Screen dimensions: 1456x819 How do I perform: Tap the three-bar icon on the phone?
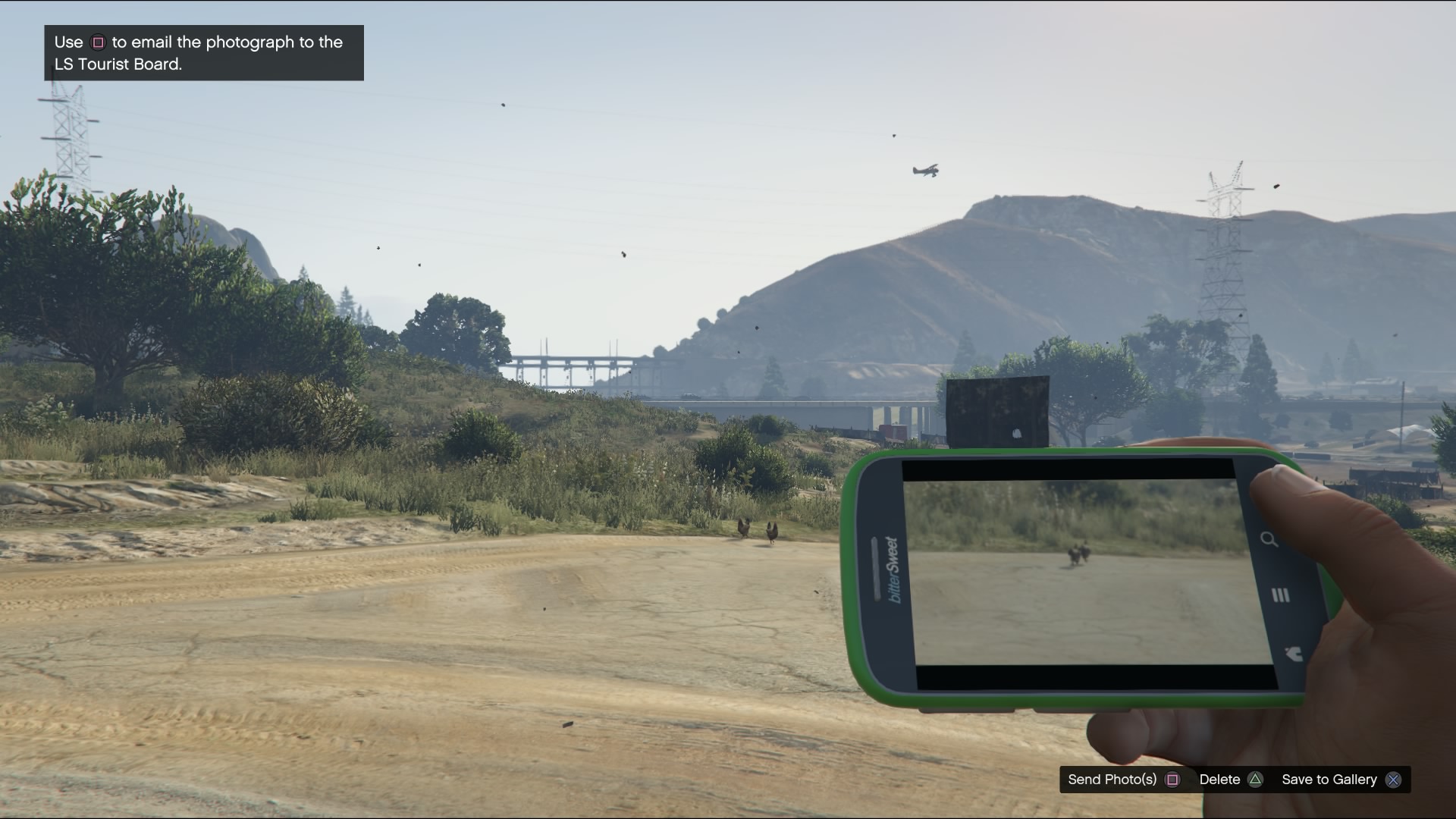1280,595
